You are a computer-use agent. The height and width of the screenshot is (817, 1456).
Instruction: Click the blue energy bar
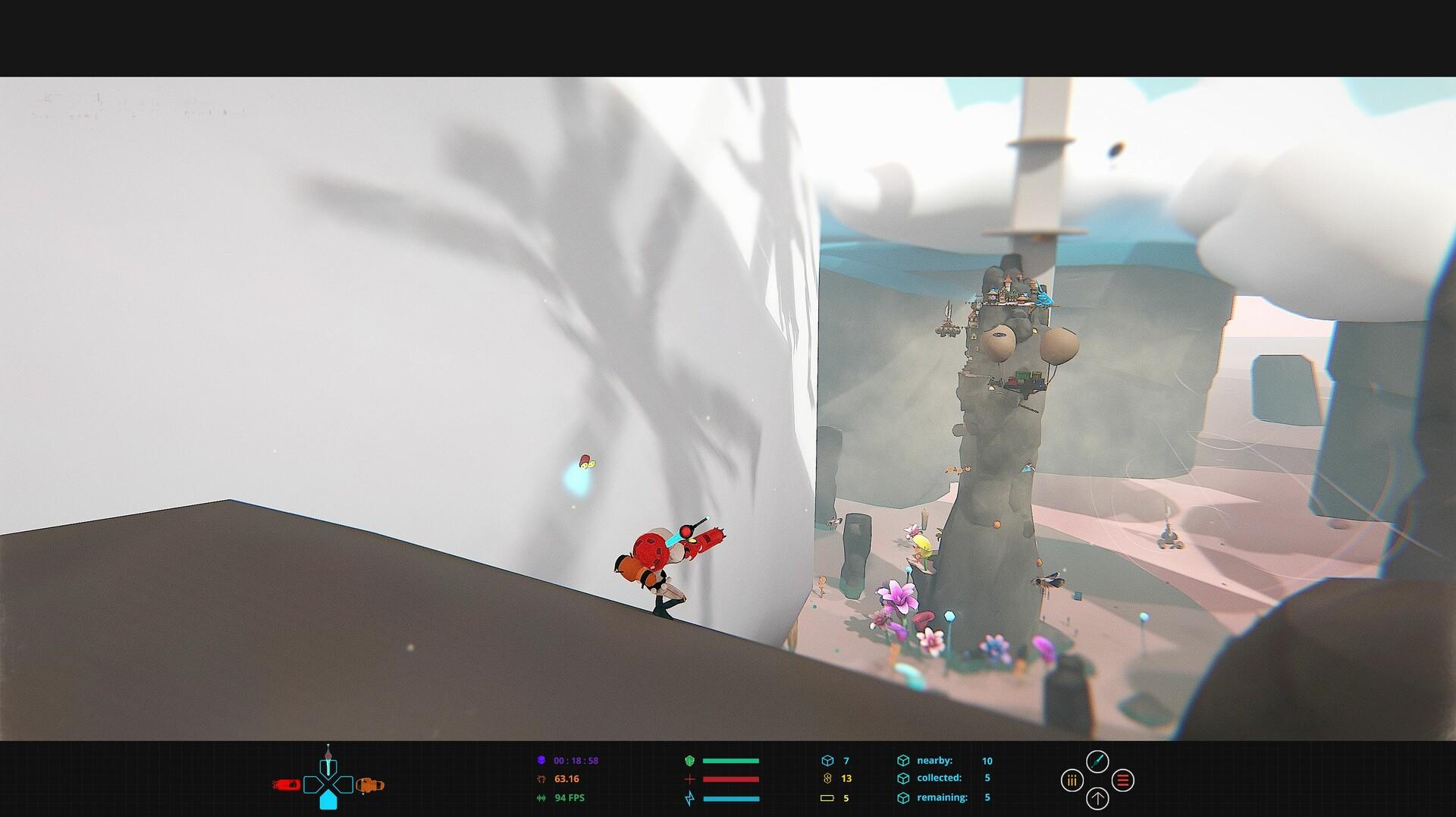pyautogui.click(x=731, y=798)
